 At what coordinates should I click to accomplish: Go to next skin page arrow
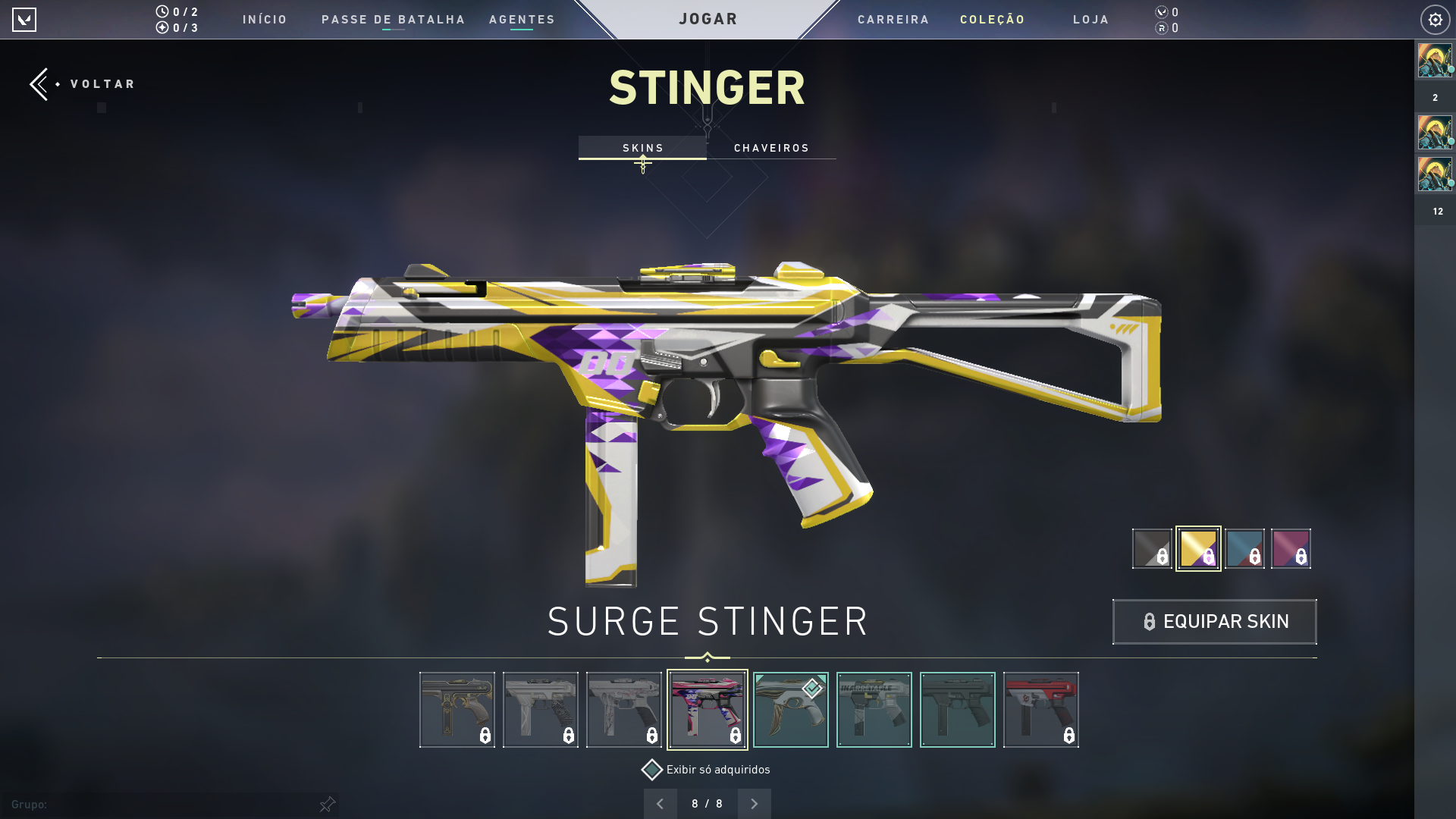(754, 803)
